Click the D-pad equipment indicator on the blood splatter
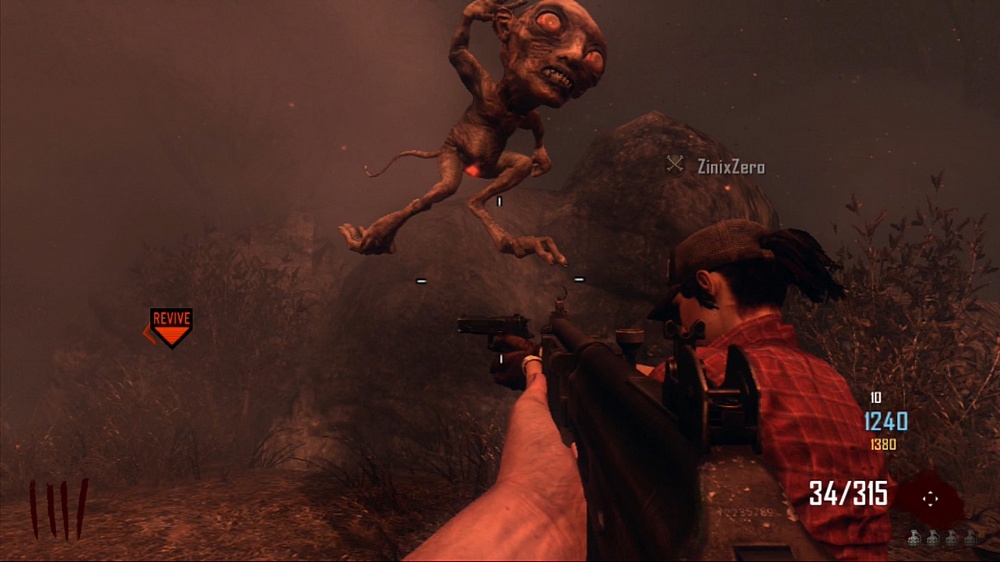 tap(931, 497)
